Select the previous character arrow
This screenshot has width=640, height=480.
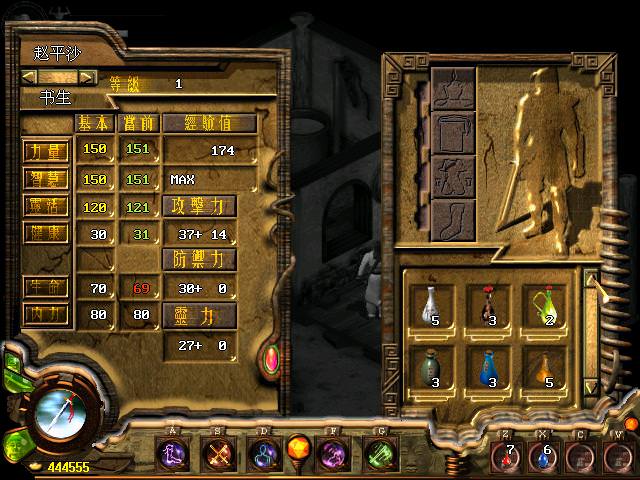[30, 77]
